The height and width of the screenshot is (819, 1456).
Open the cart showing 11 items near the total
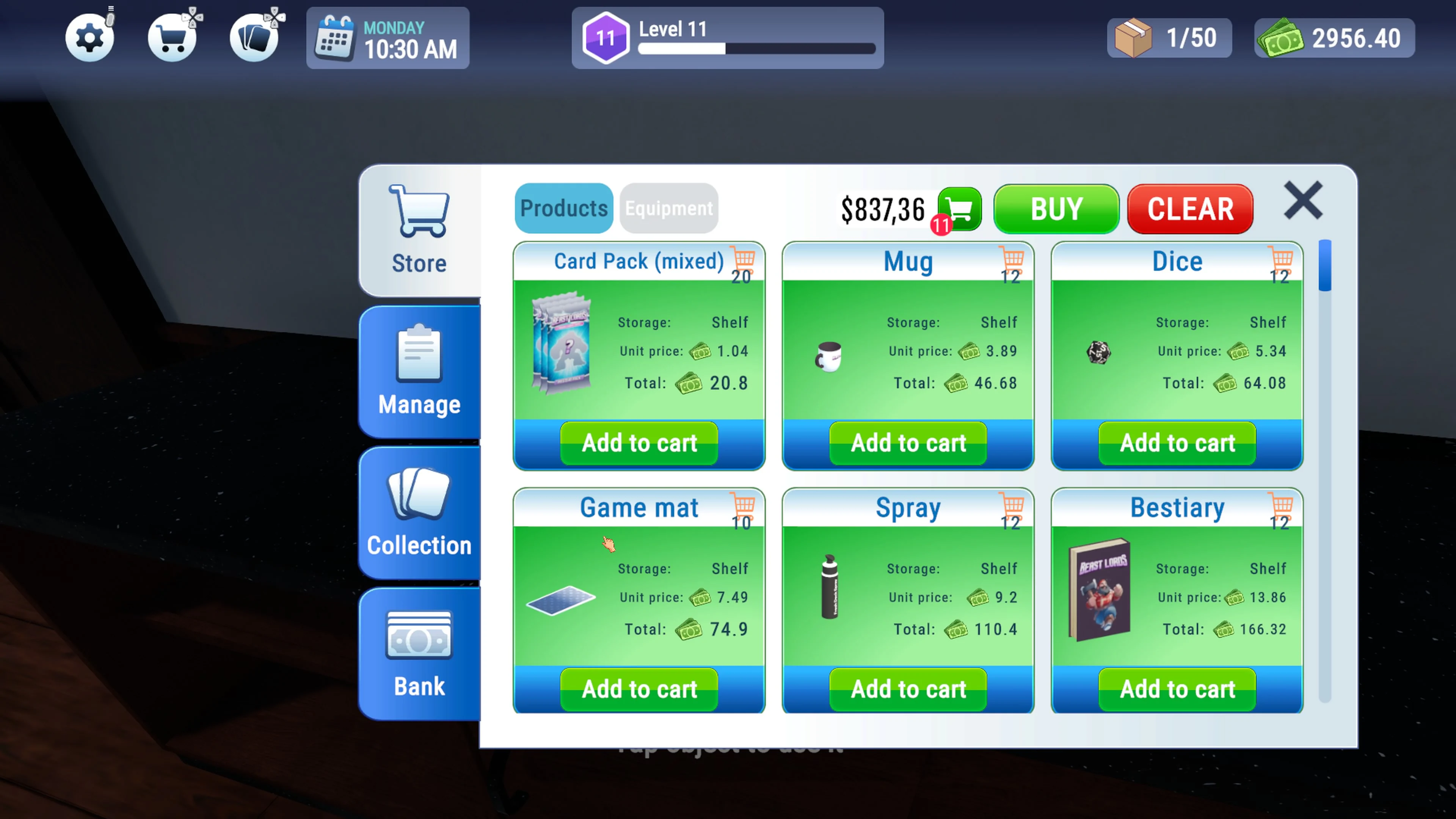tap(959, 209)
